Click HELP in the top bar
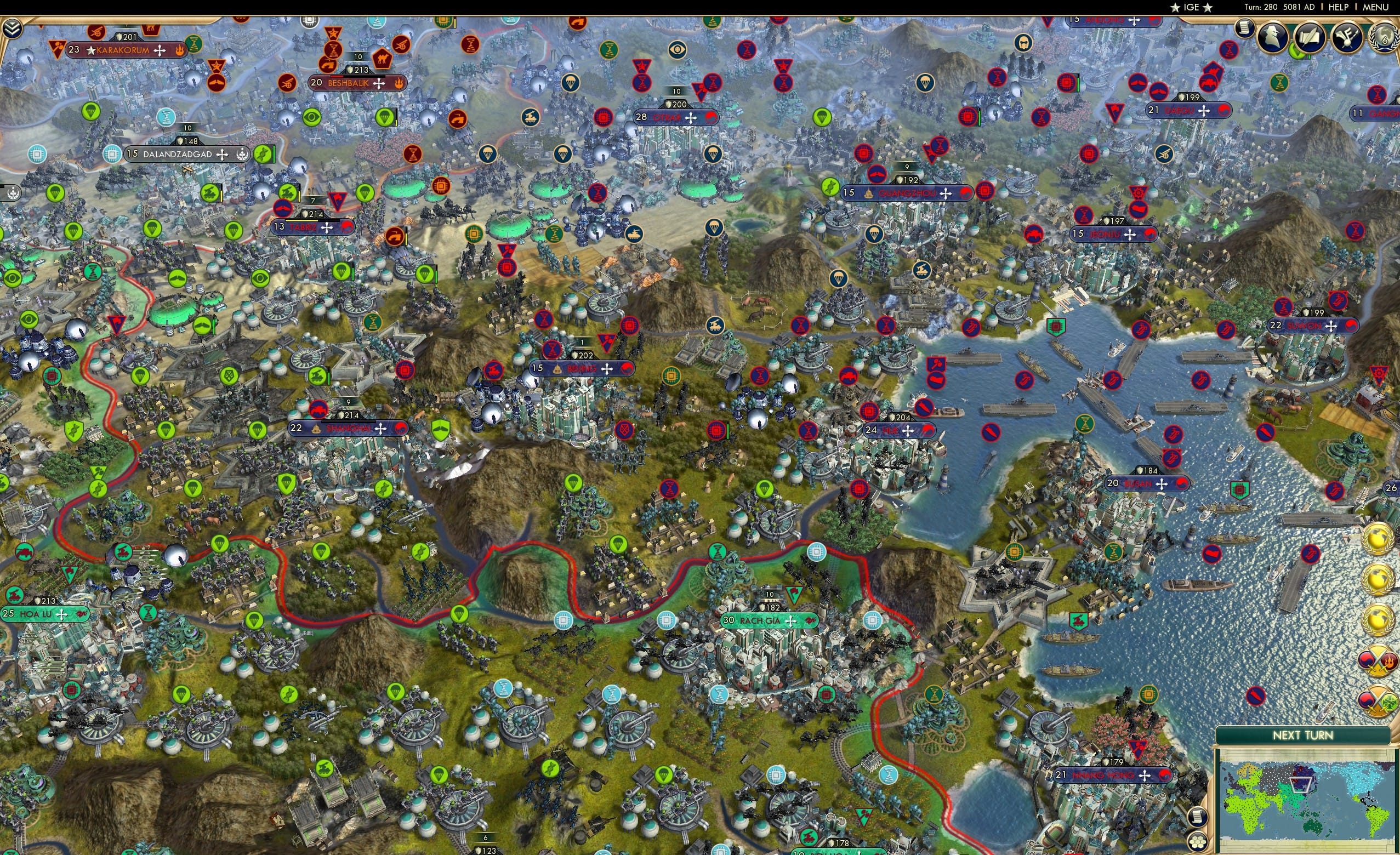1400x855 pixels. (x=1339, y=7)
